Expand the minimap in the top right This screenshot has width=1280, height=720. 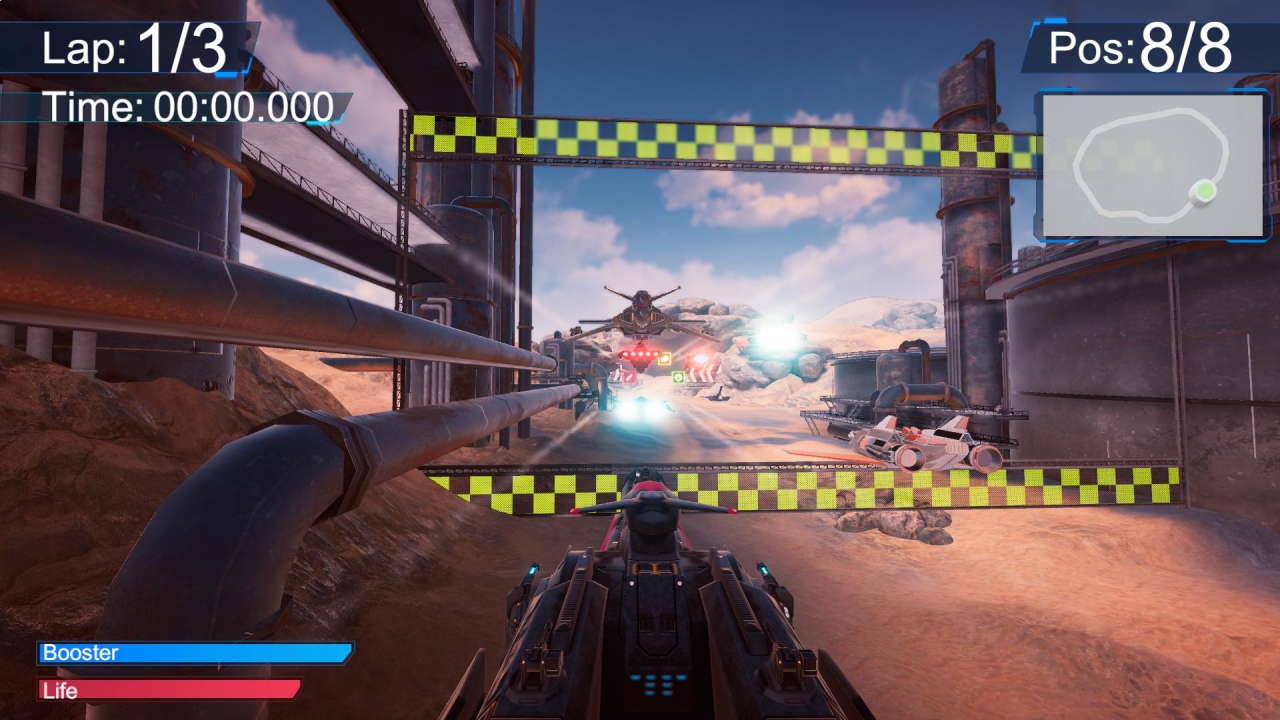coord(1152,165)
